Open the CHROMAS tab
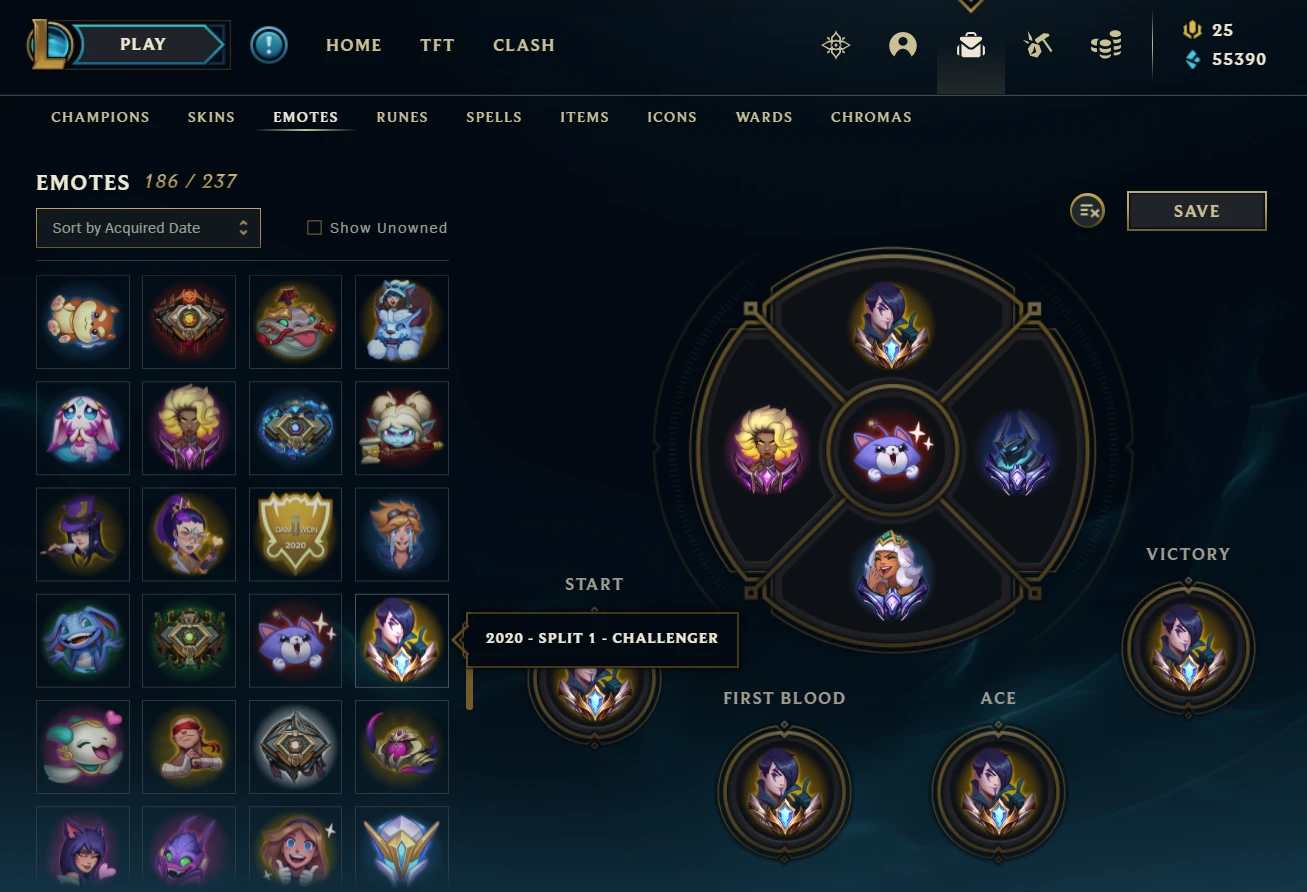The image size is (1307, 892). point(871,117)
